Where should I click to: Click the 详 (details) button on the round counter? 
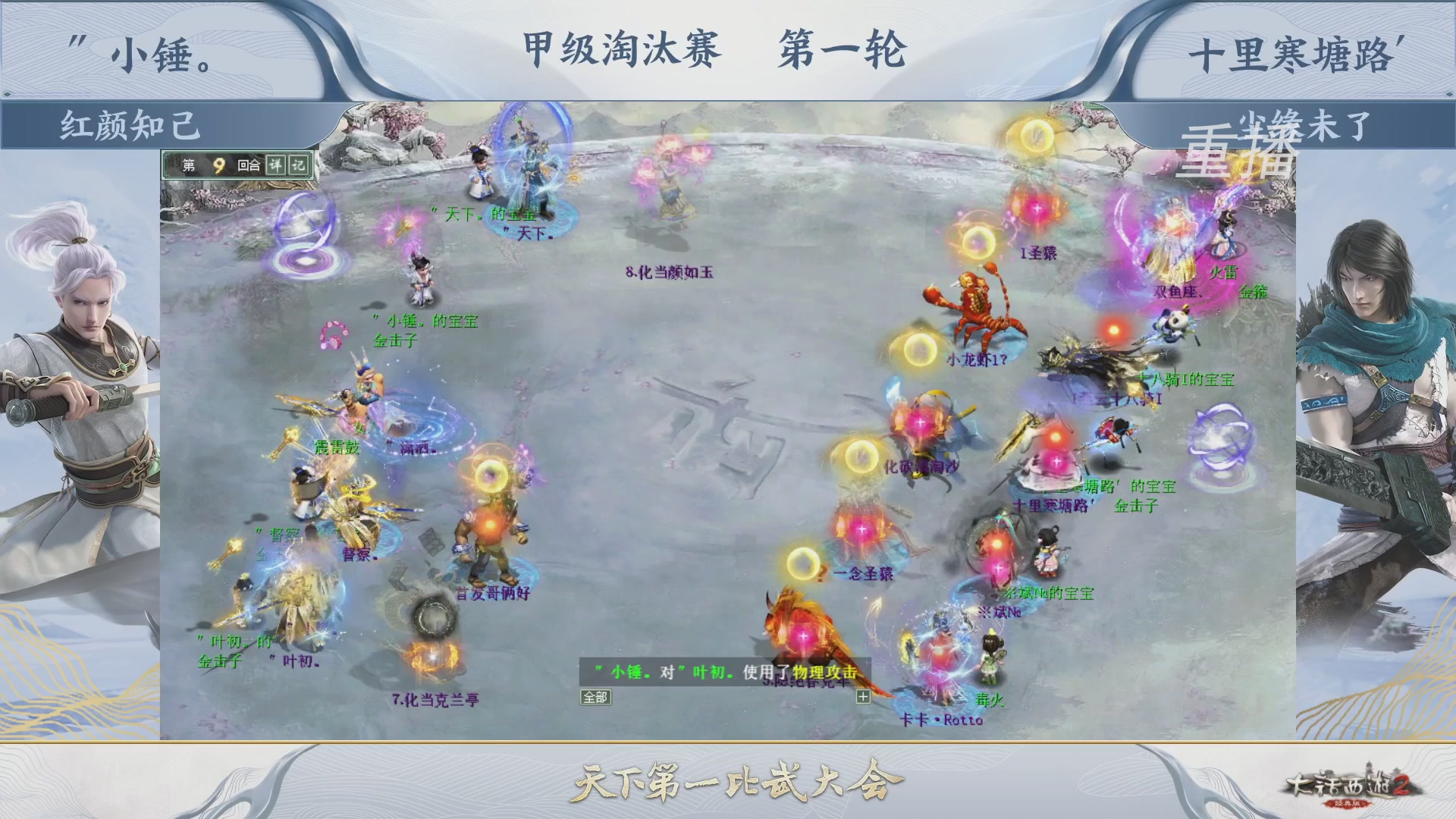tap(277, 165)
